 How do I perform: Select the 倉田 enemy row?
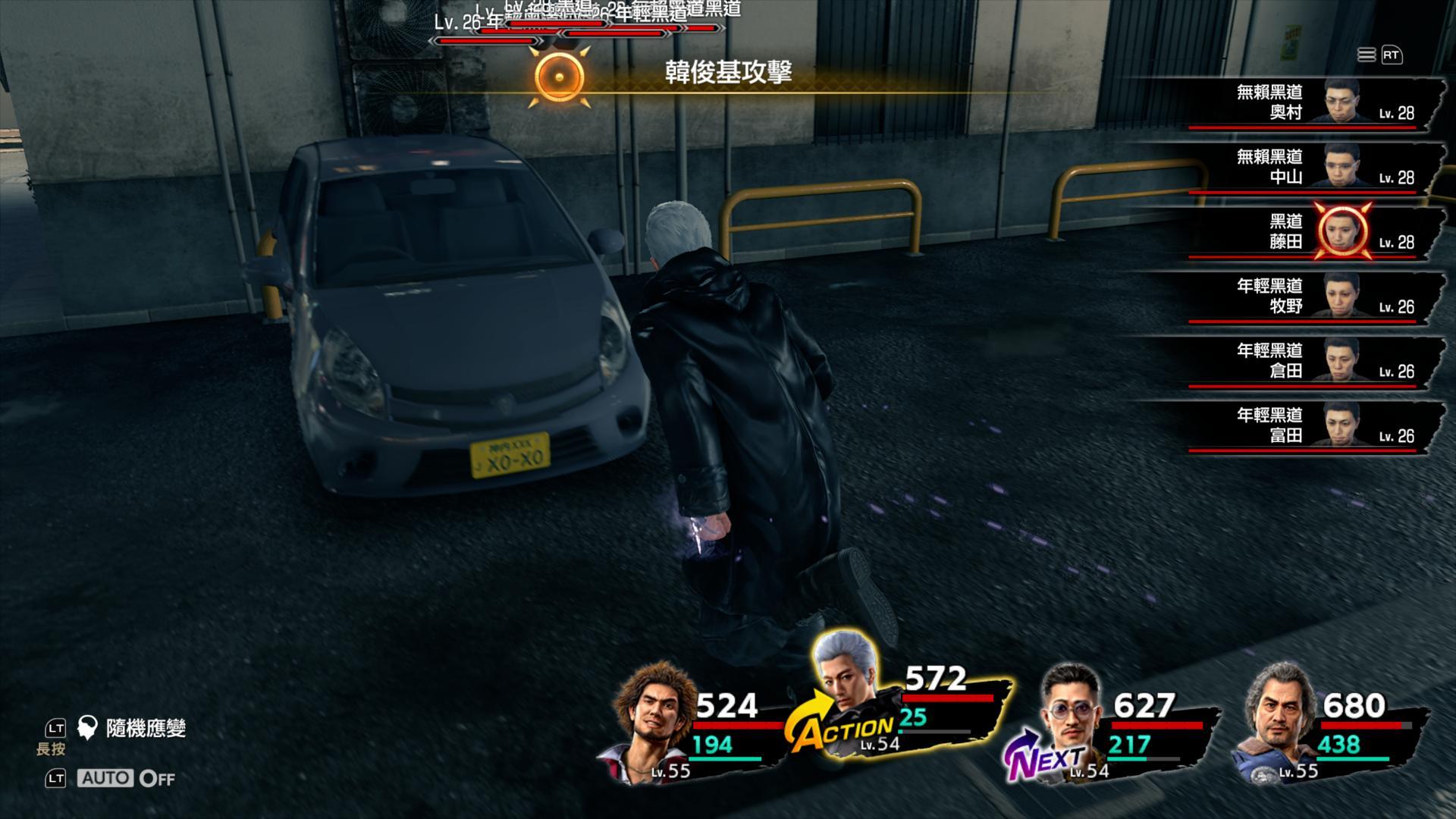1289,360
